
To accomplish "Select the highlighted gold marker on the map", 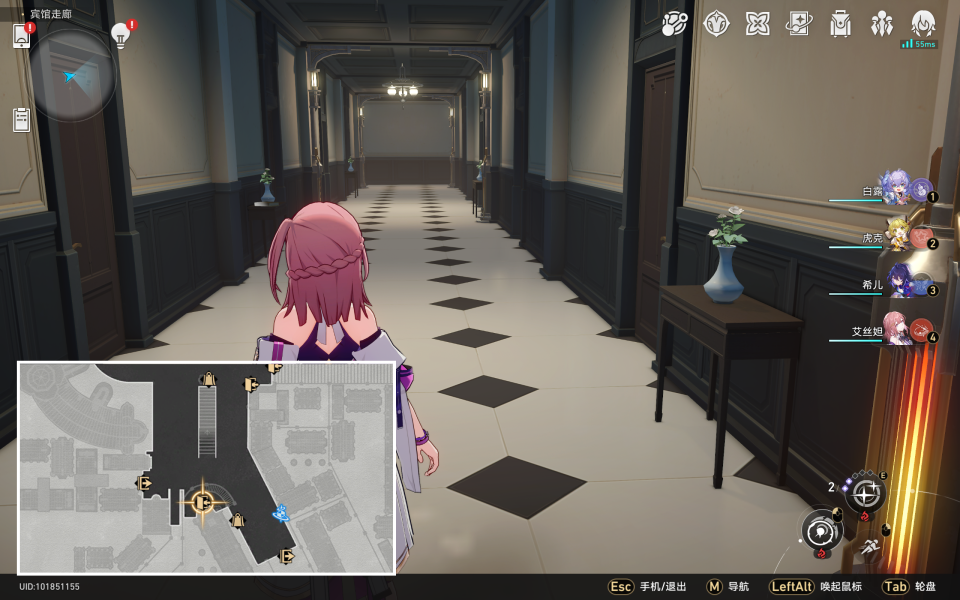I will (202, 502).
